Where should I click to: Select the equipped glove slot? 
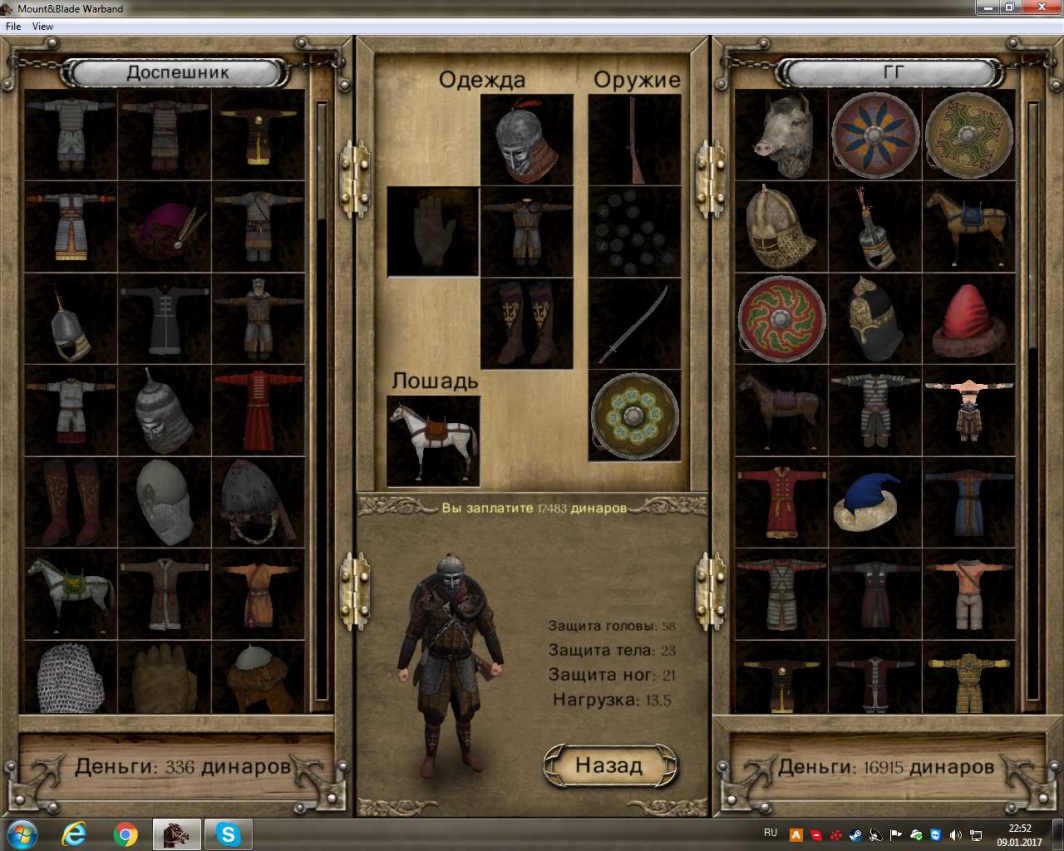click(x=432, y=232)
